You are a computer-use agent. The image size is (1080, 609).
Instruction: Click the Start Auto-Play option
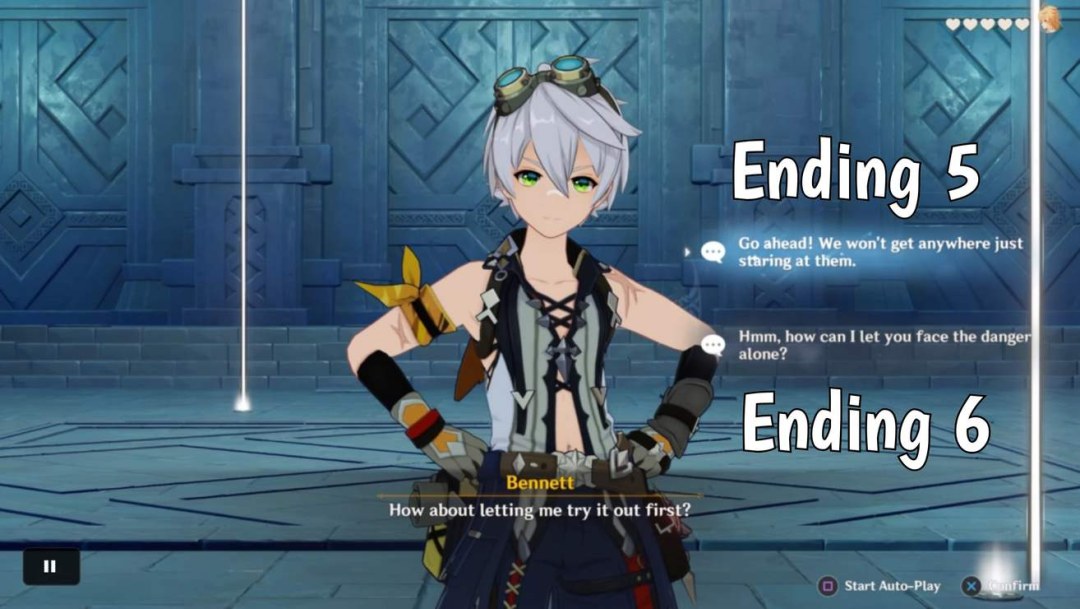click(x=881, y=585)
